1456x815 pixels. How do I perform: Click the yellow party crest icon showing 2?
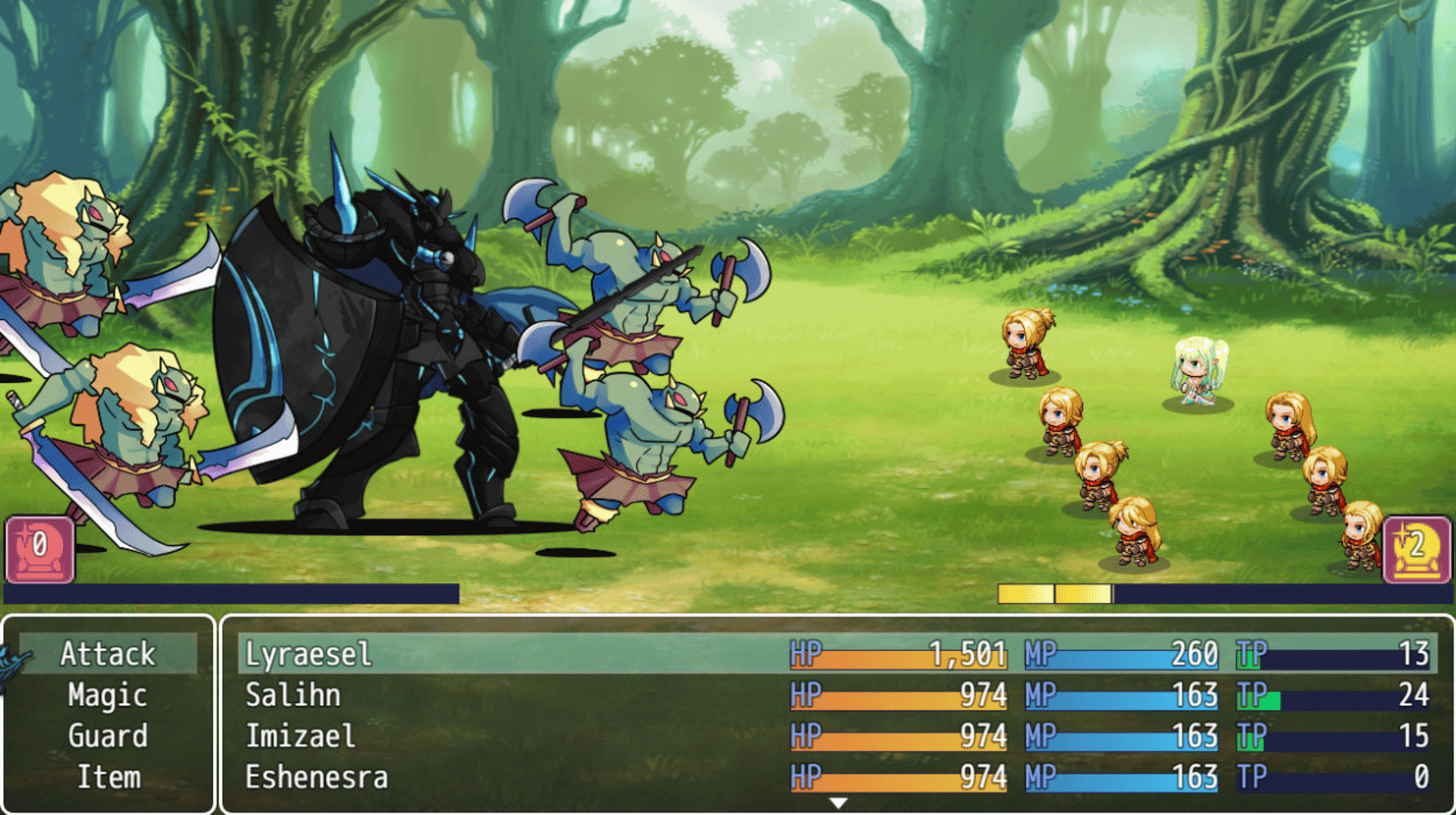(x=1417, y=549)
